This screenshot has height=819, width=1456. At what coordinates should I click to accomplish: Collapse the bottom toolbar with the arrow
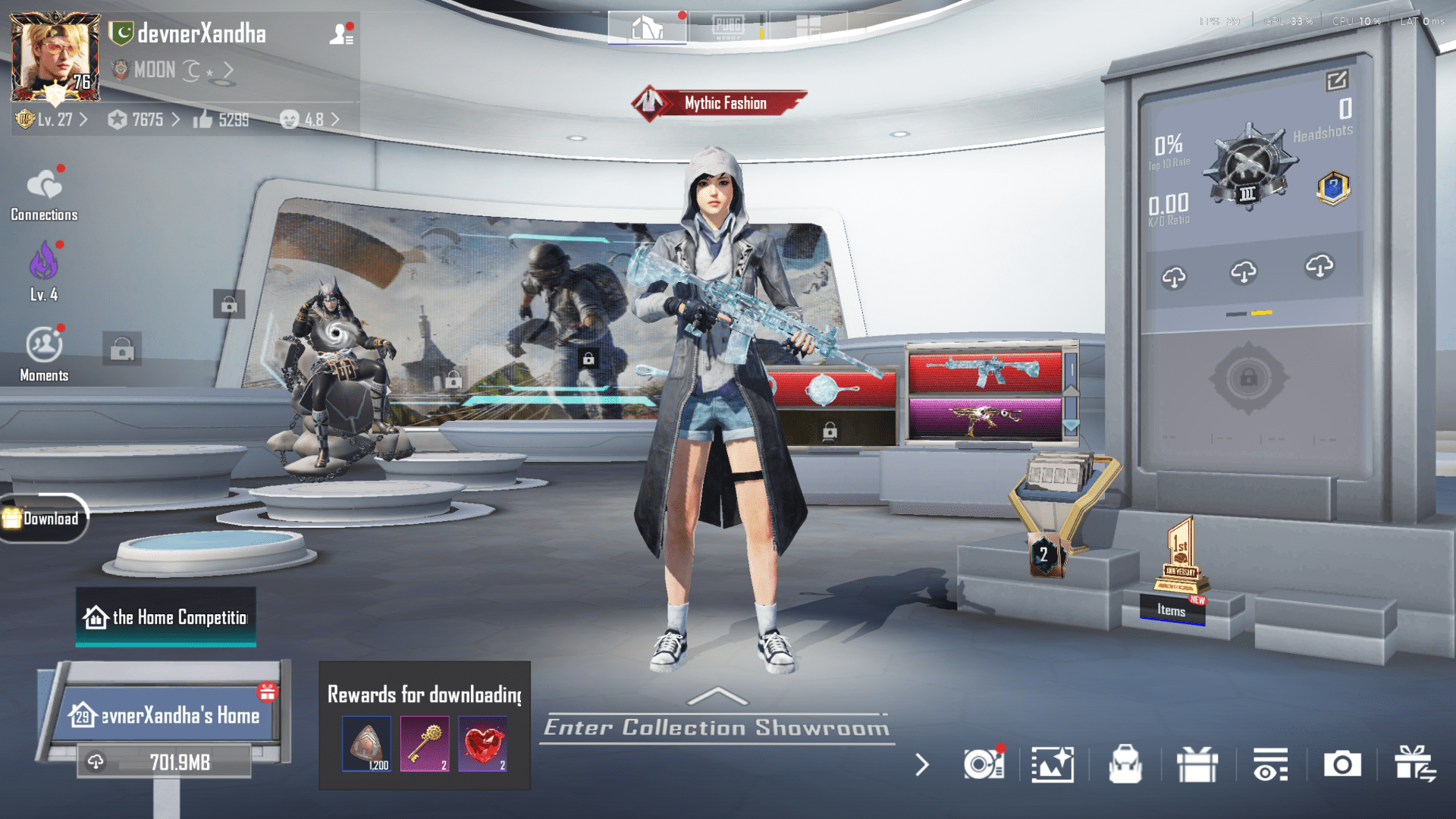coord(921,766)
